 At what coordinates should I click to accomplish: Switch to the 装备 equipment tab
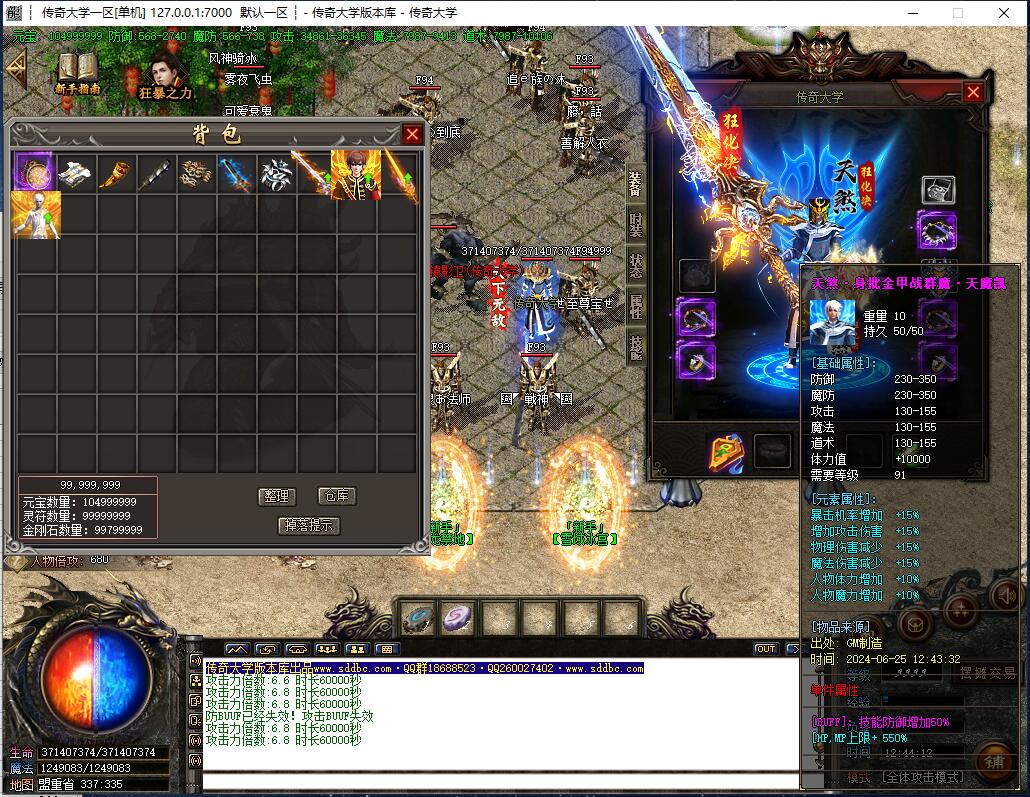coord(636,183)
